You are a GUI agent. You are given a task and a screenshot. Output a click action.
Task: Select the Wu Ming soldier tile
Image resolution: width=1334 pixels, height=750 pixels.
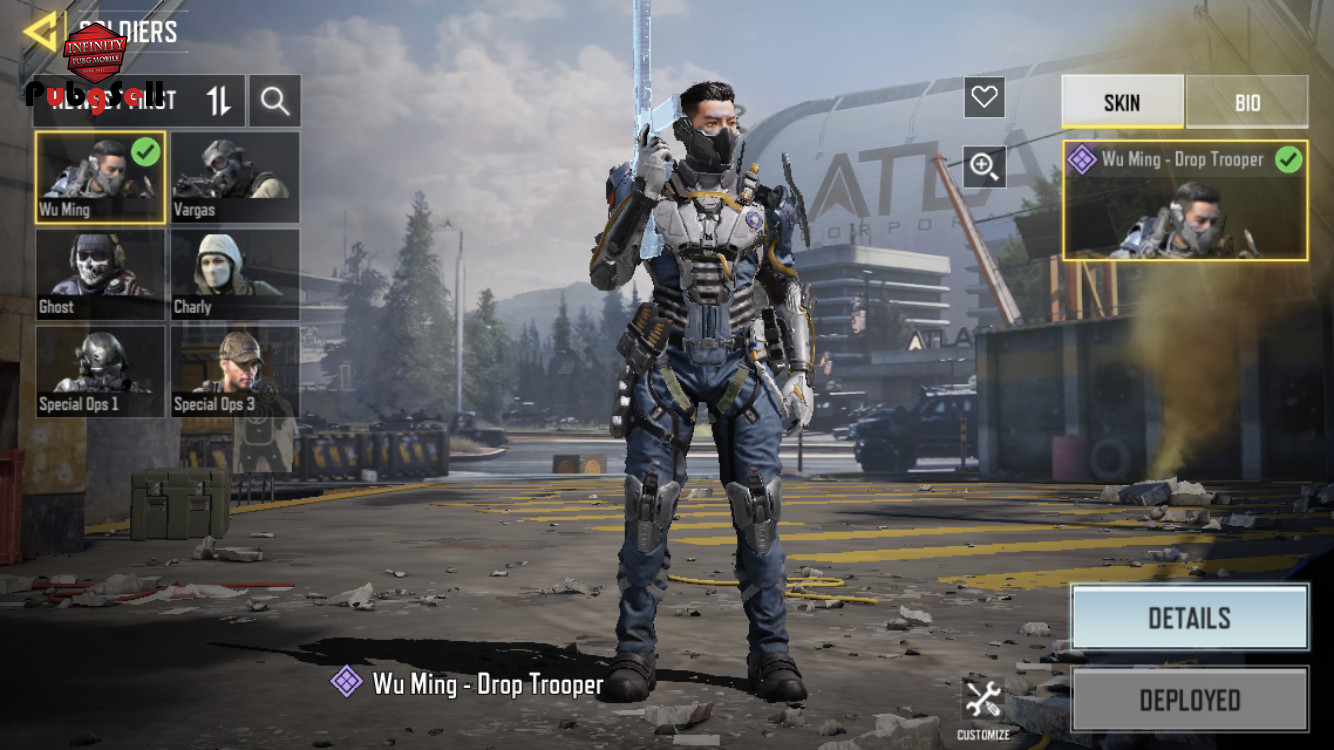(100, 177)
